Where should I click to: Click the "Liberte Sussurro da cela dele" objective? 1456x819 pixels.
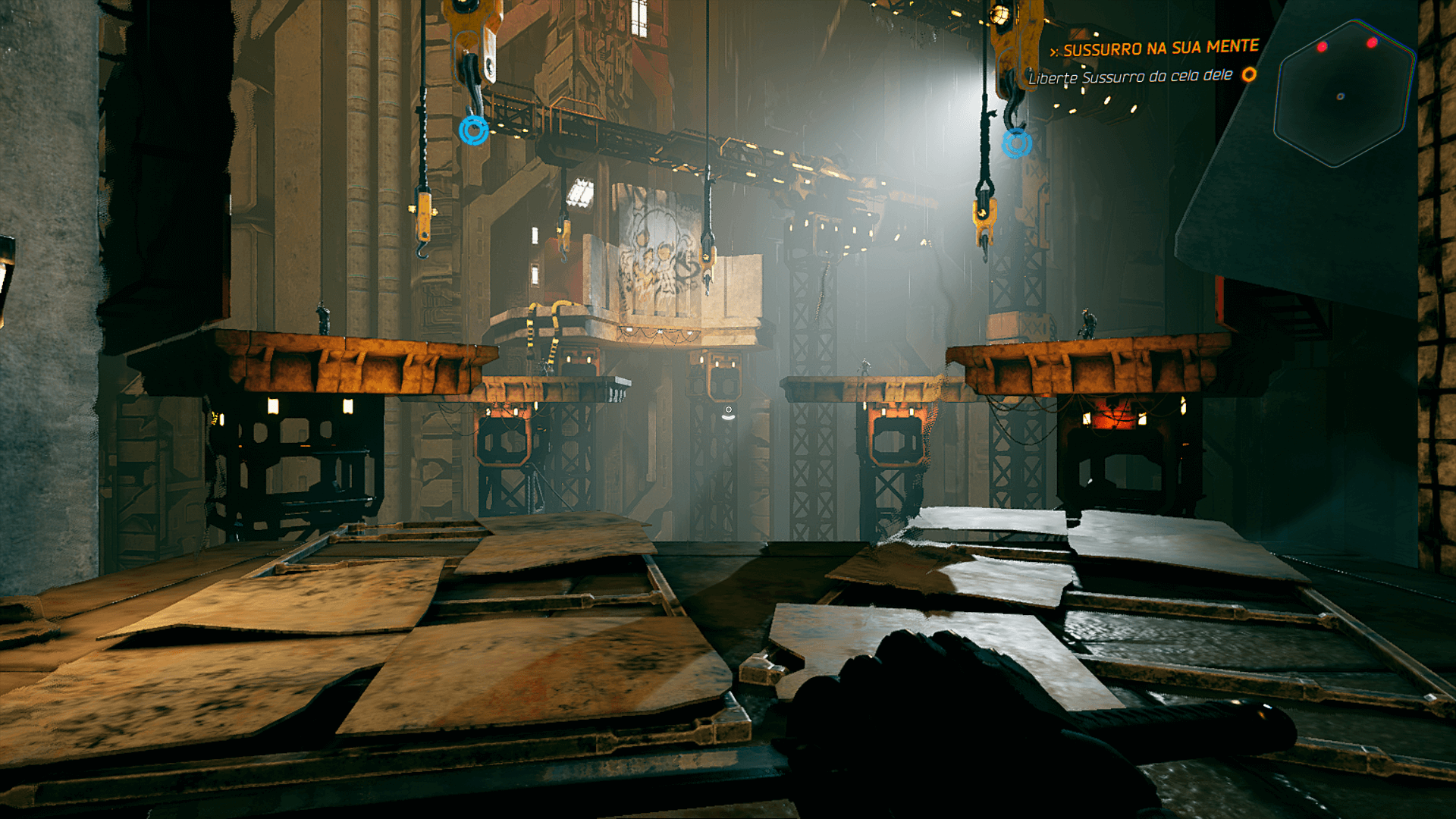(x=1130, y=77)
